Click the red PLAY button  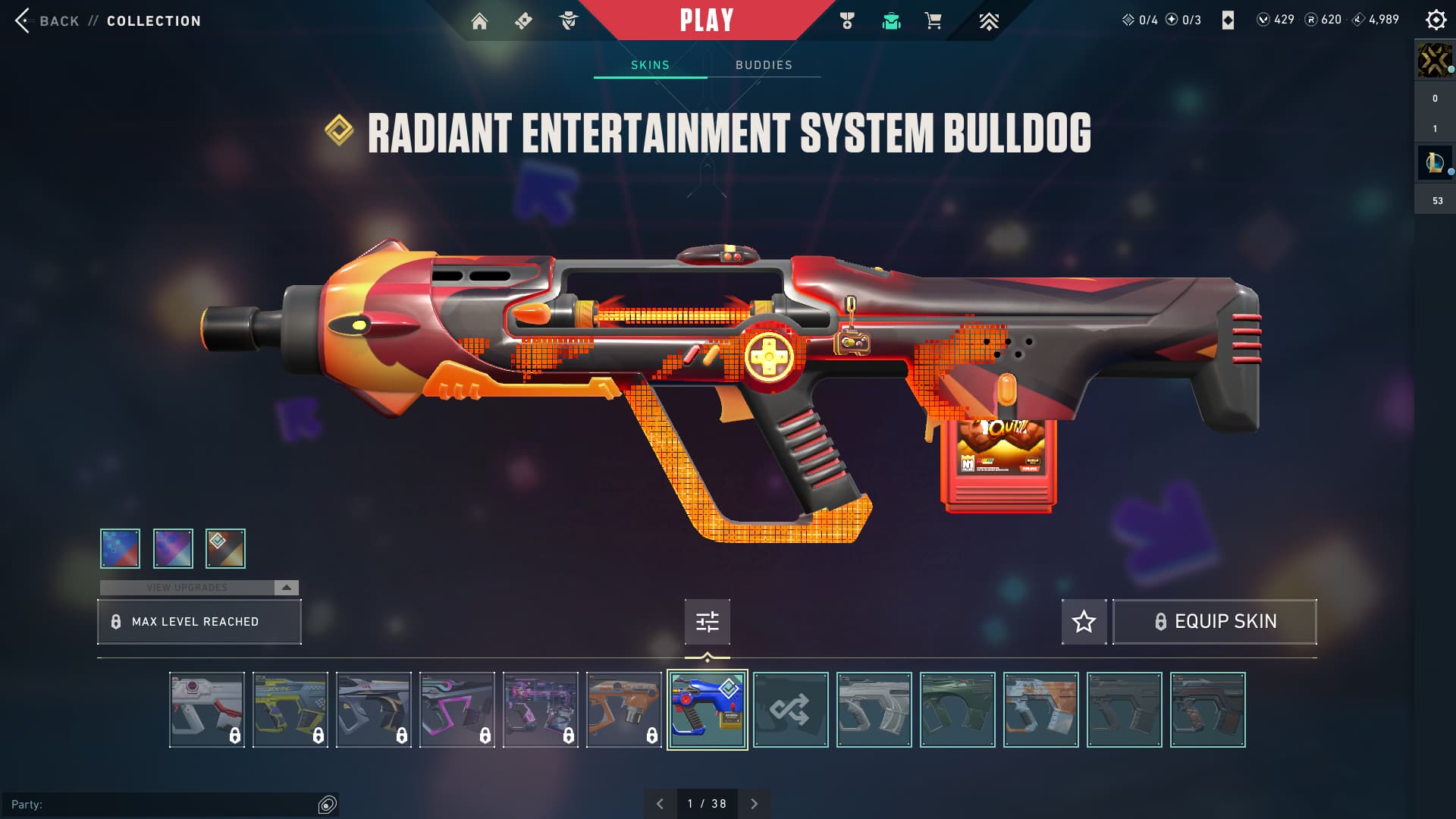coord(706,20)
